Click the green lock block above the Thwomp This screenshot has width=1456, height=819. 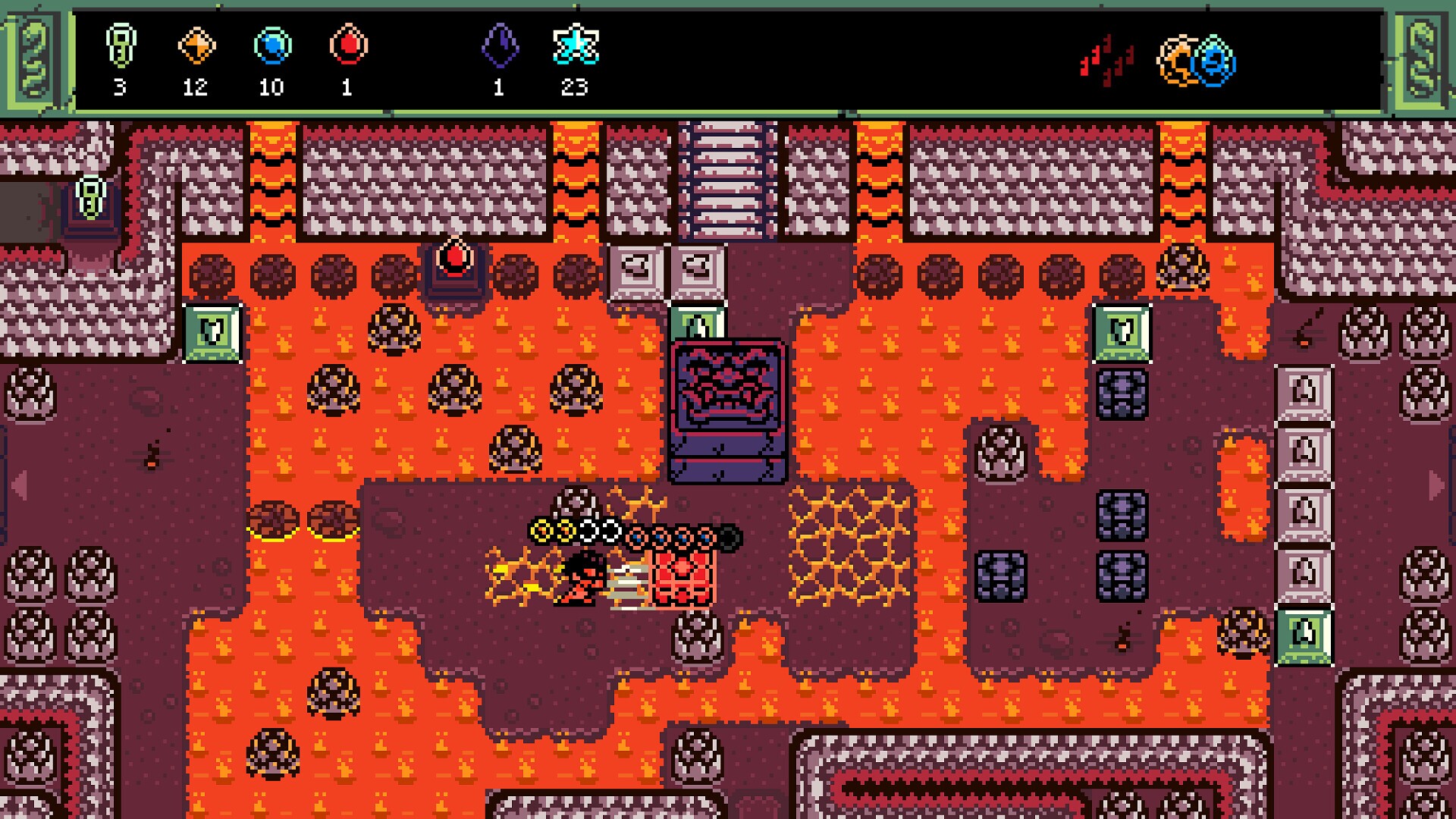(696, 322)
